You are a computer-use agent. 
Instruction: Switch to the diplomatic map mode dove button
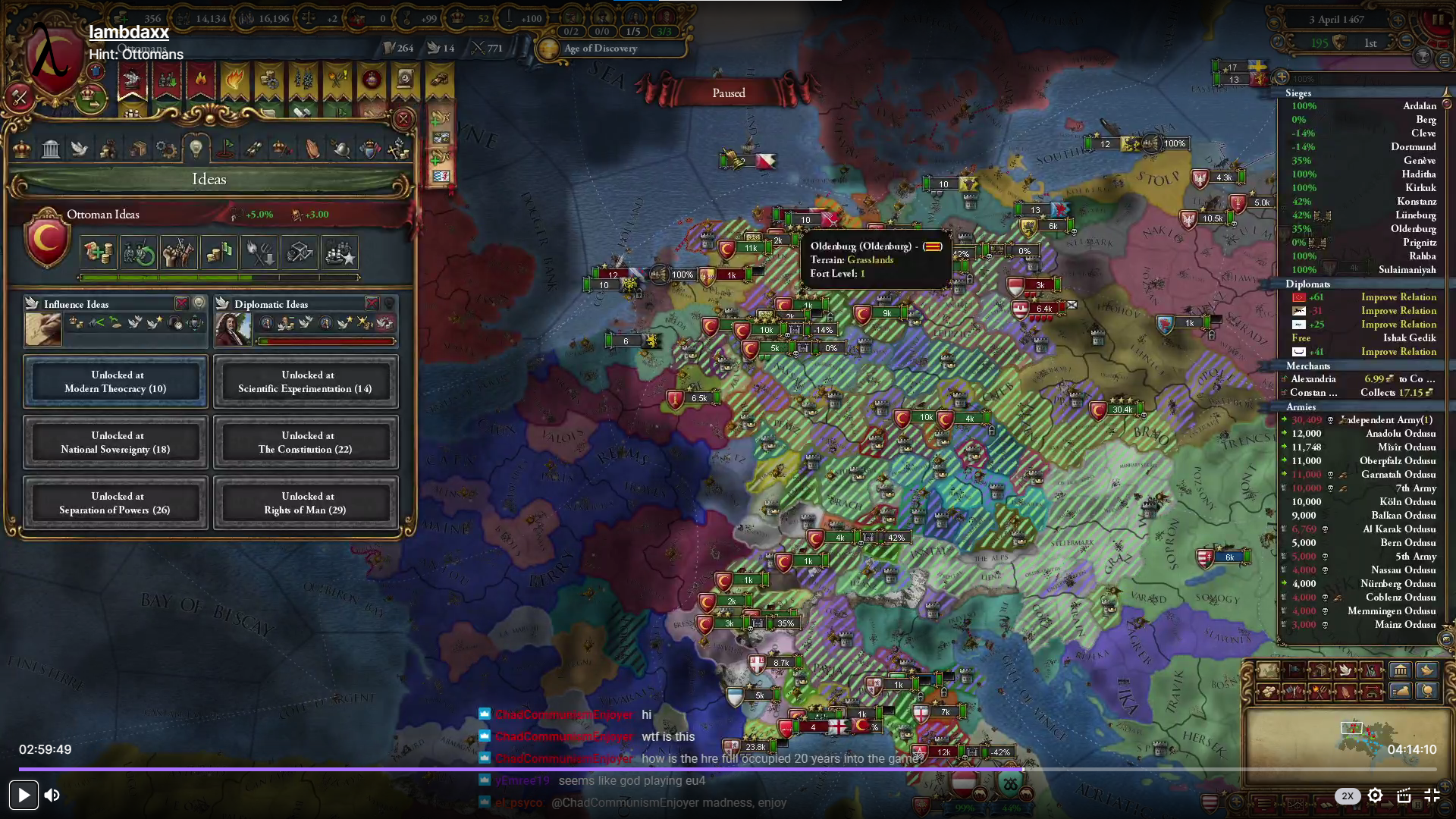tap(1345, 670)
